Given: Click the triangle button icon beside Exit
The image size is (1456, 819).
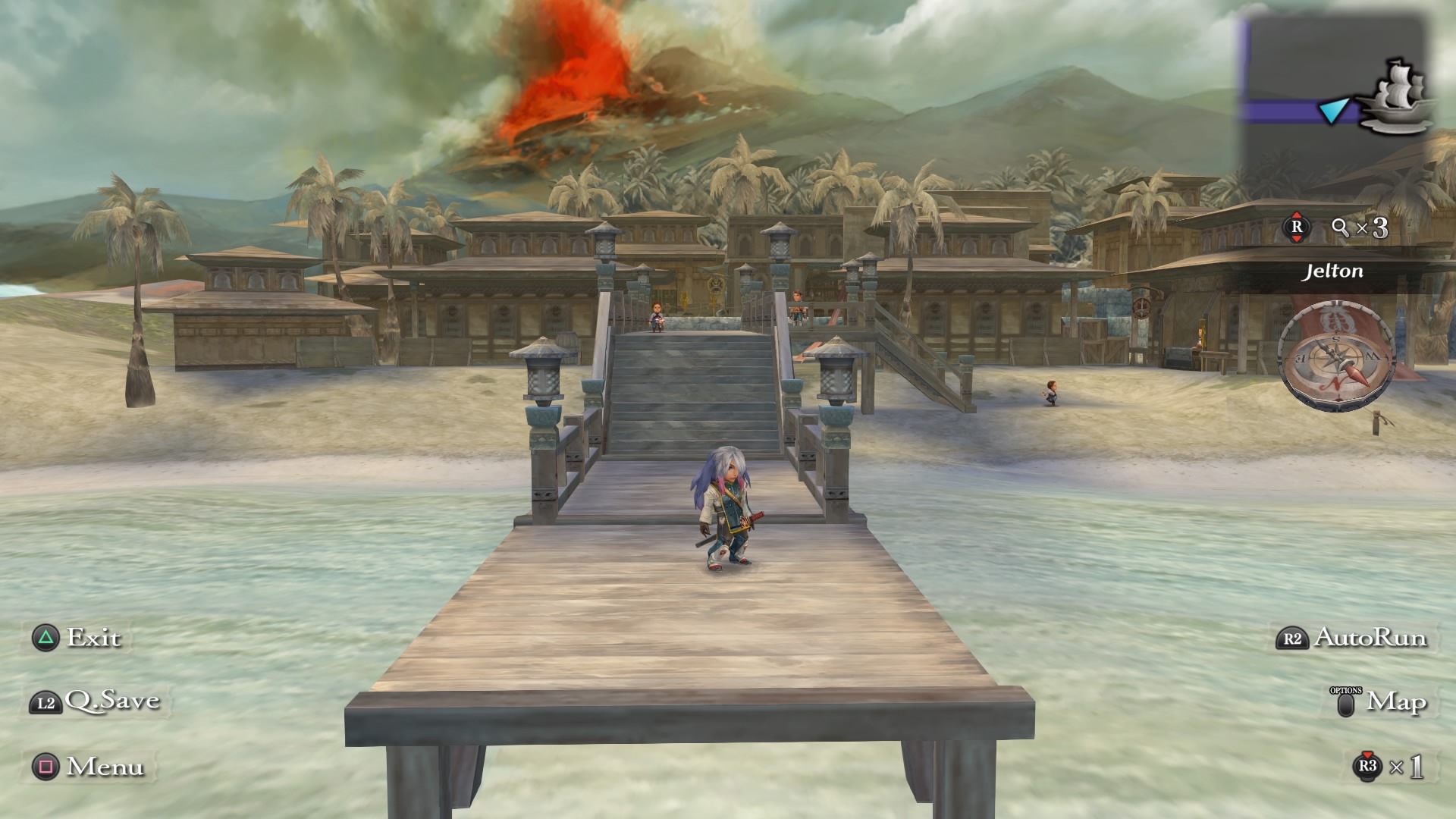Looking at the screenshot, I should 45,639.
